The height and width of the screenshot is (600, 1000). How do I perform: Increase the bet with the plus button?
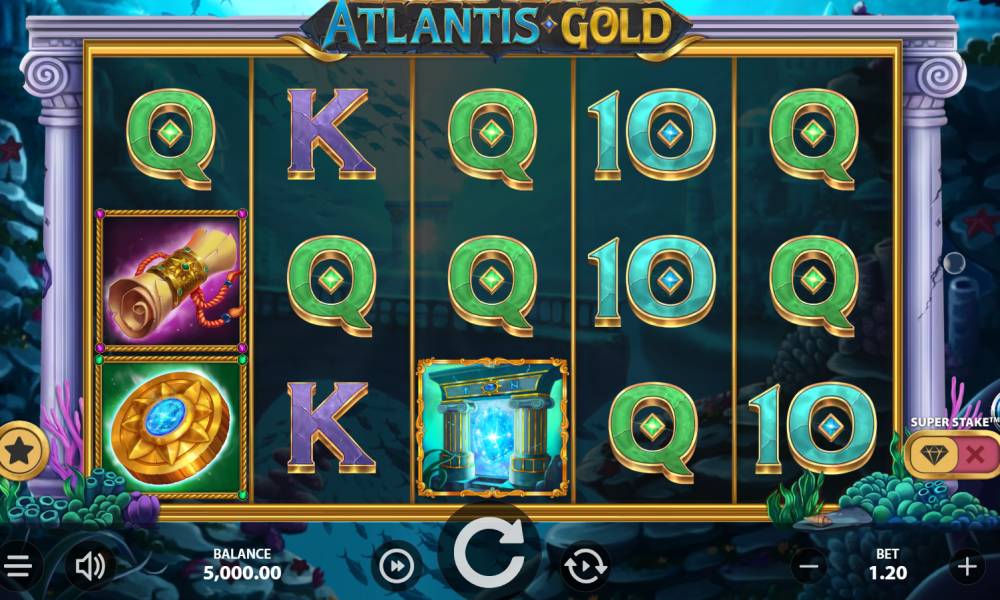coord(966,567)
